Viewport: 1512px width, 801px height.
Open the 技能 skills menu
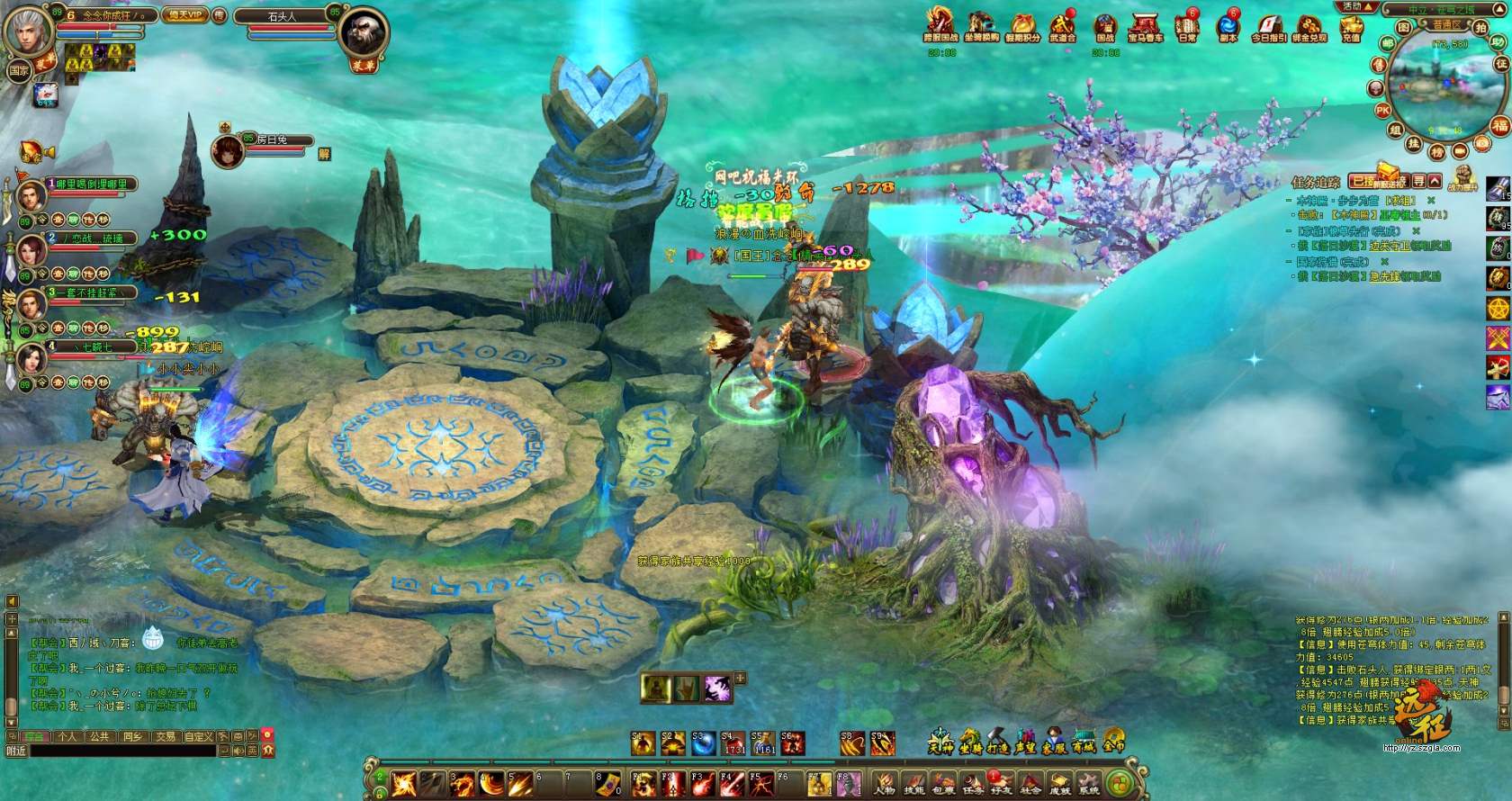[x=914, y=783]
